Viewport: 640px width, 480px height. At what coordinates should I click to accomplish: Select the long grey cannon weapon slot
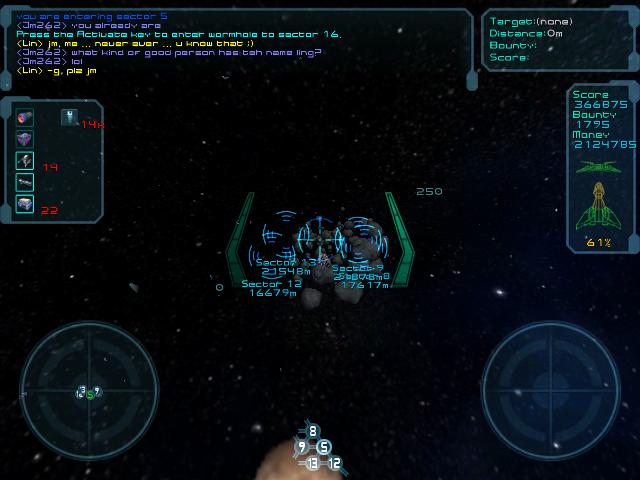coord(25,182)
